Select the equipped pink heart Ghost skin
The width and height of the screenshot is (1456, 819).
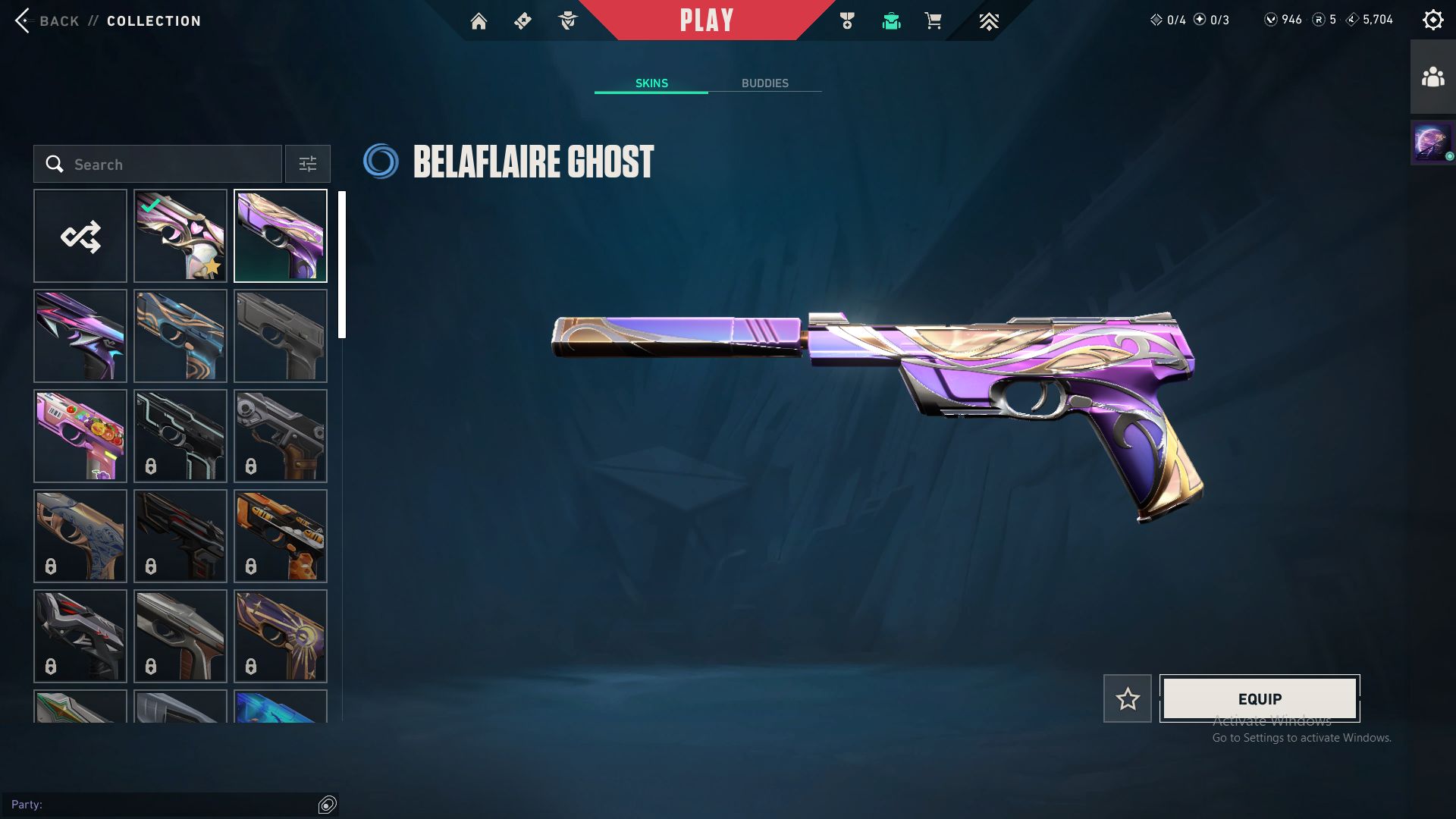pos(180,236)
